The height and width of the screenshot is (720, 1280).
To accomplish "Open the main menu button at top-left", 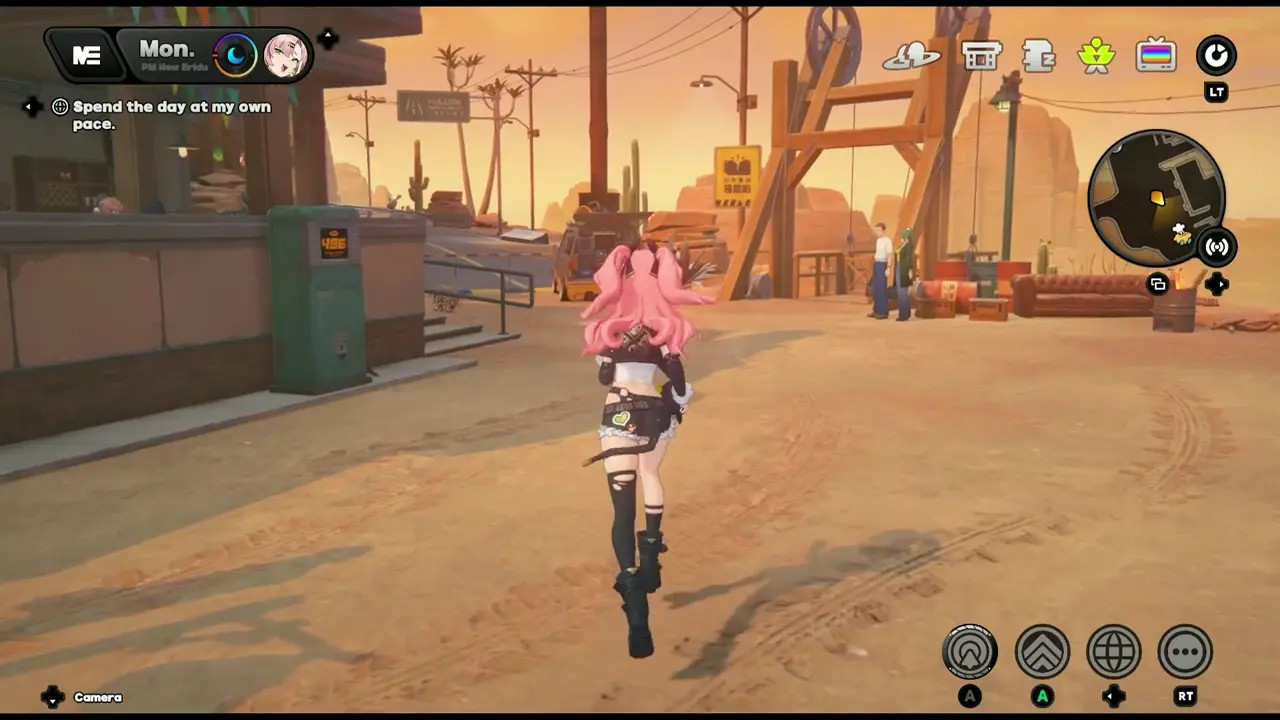I will click(x=86, y=56).
